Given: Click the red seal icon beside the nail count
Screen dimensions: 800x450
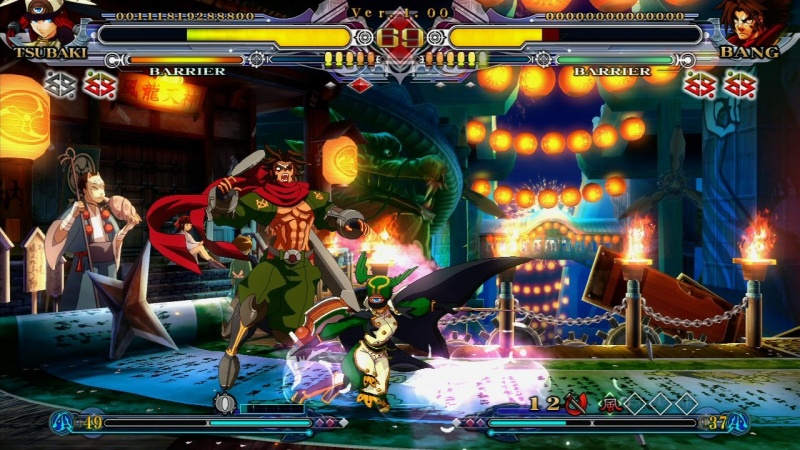Looking at the screenshot, I should point(575,404).
